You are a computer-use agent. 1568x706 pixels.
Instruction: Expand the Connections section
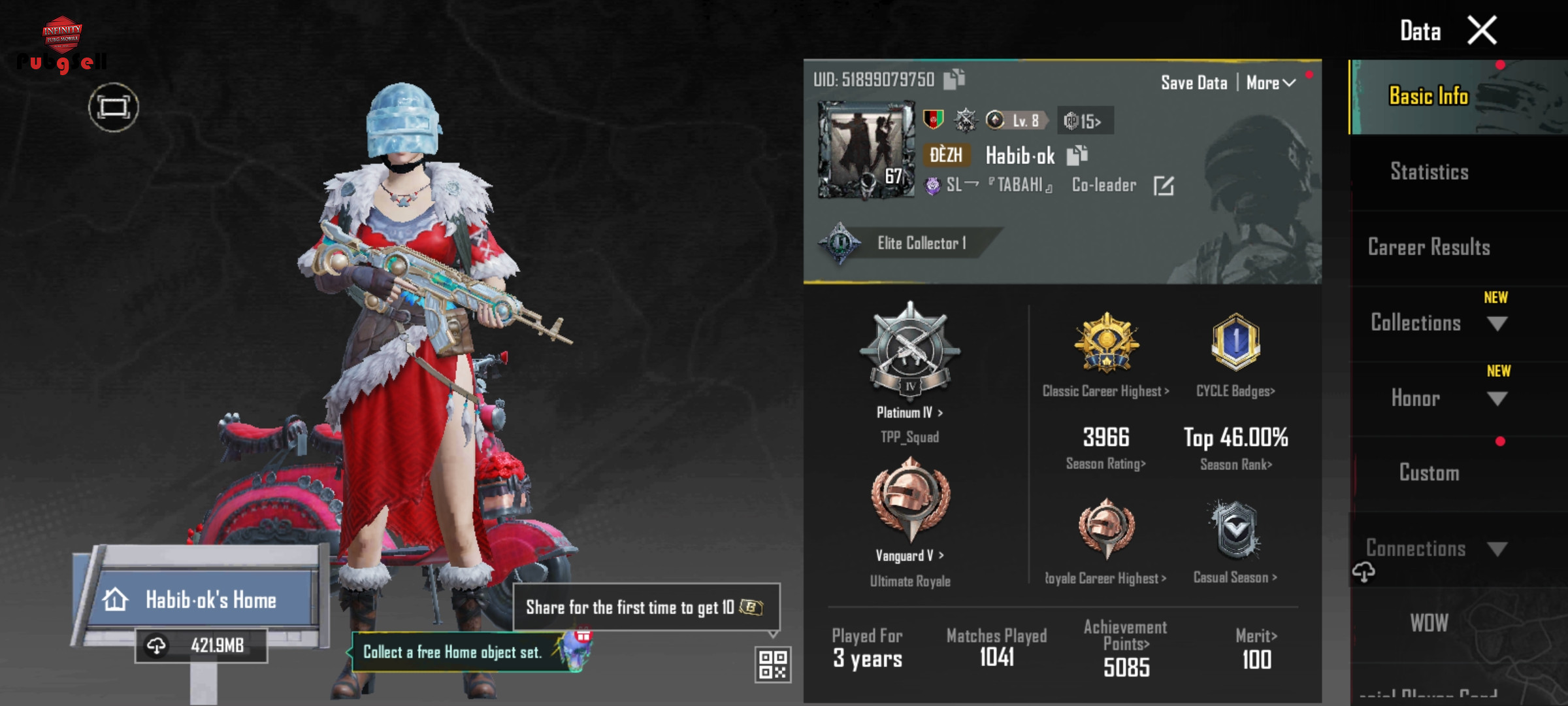(1497, 549)
